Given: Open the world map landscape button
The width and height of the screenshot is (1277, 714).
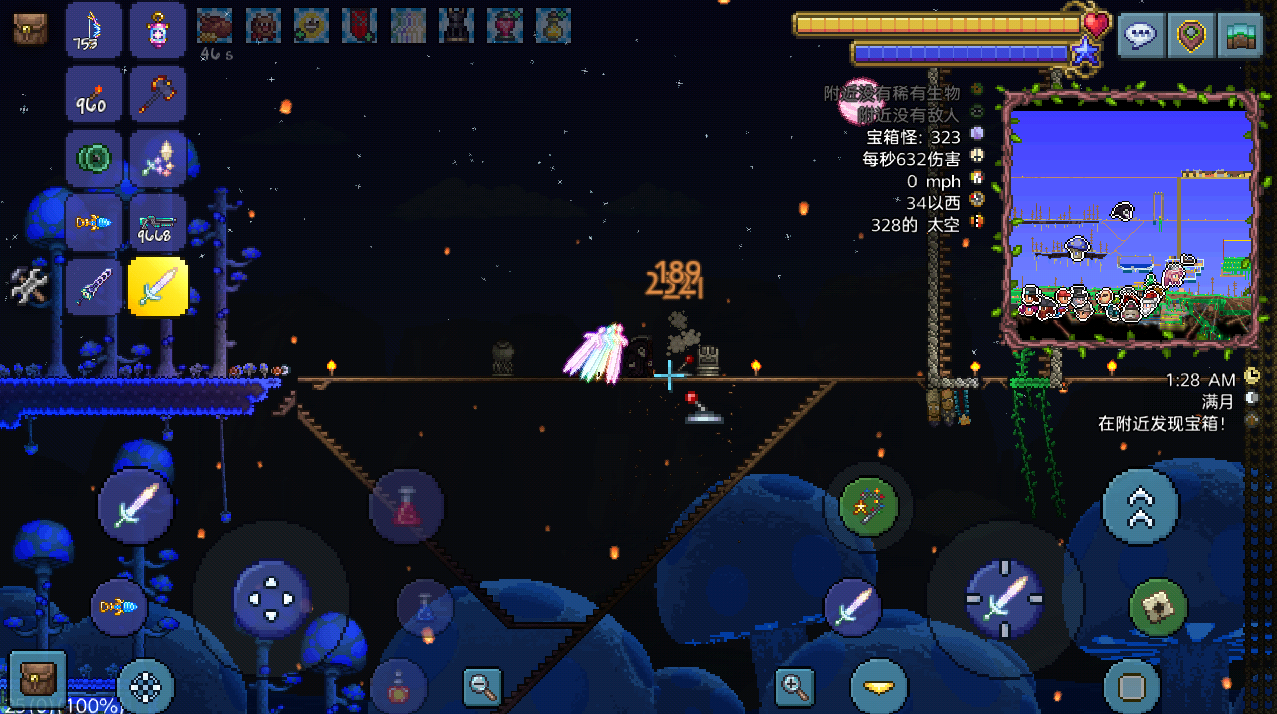Looking at the screenshot, I should (x=1239, y=36).
